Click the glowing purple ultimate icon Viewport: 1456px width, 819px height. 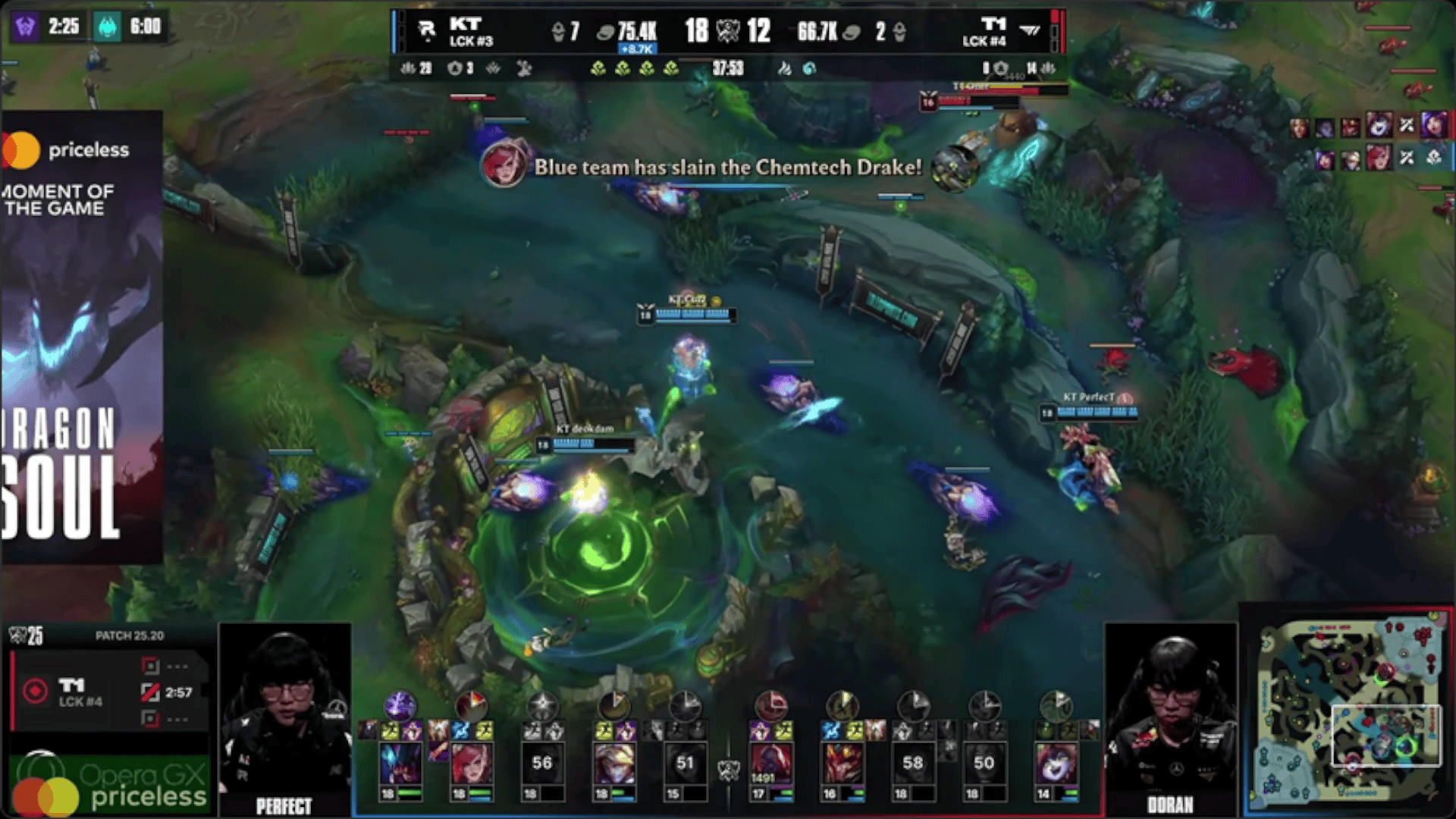tap(400, 706)
